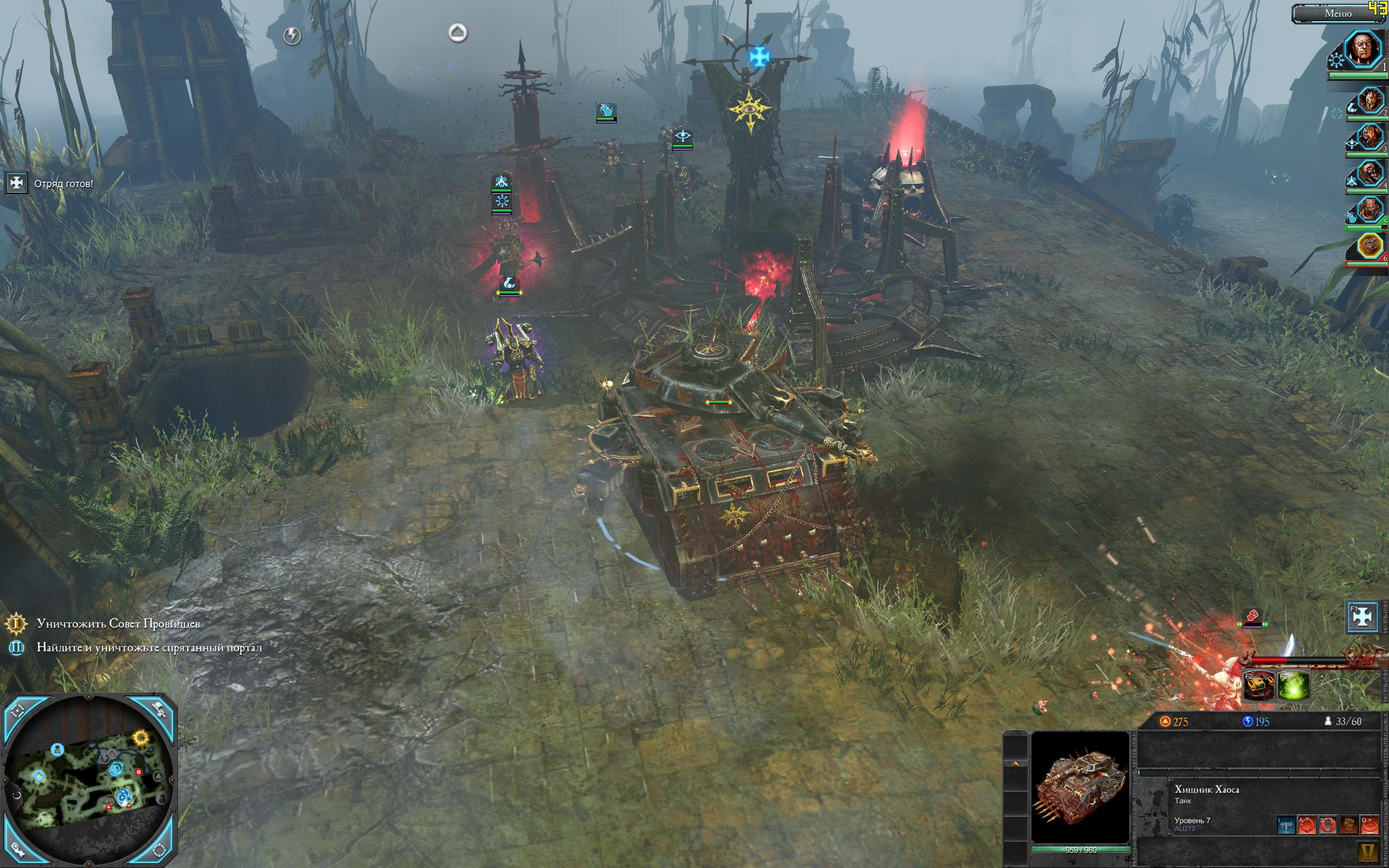Select the brown fist melee command
The height and width of the screenshot is (868, 1389).
tap(1349, 826)
